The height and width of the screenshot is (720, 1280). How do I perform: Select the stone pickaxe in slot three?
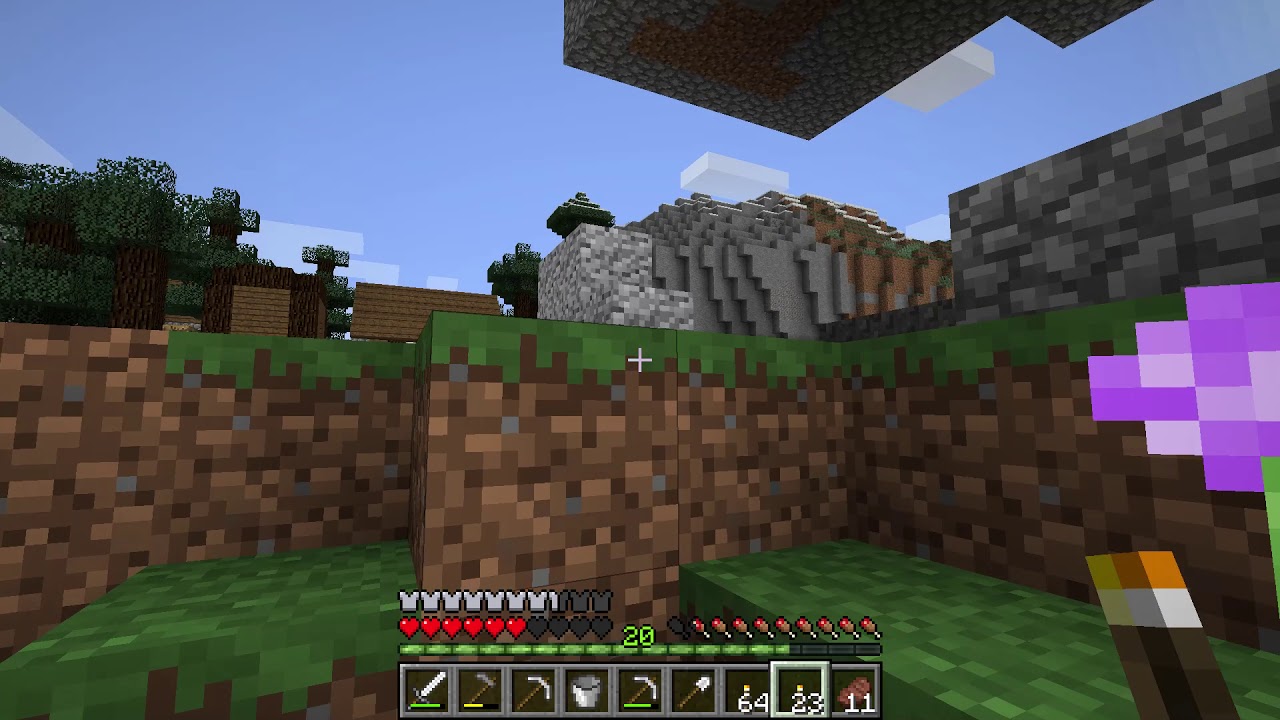pyautogui.click(x=531, y=688)
